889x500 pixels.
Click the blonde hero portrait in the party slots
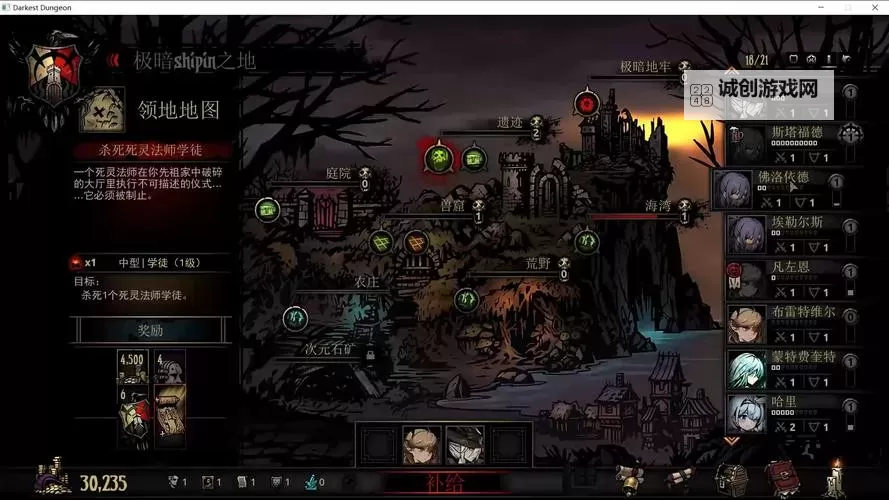coord(422,446)
